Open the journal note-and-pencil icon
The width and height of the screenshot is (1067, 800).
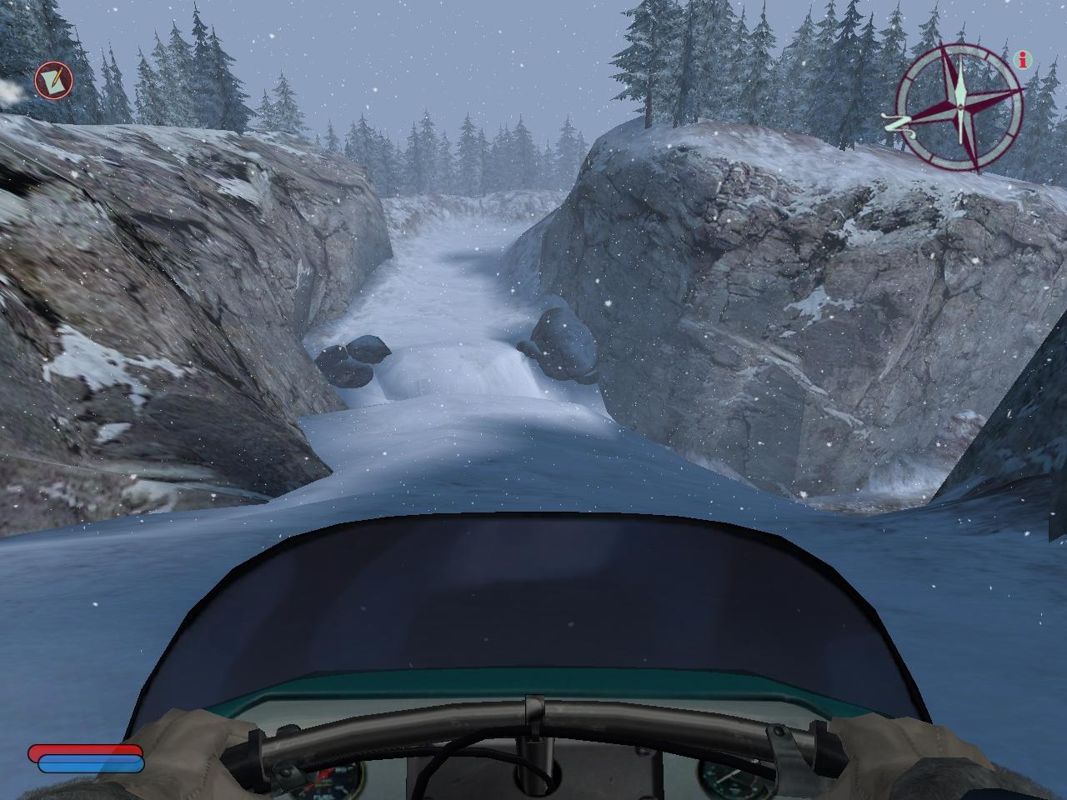pyautogui.click(x=52, y=80)
